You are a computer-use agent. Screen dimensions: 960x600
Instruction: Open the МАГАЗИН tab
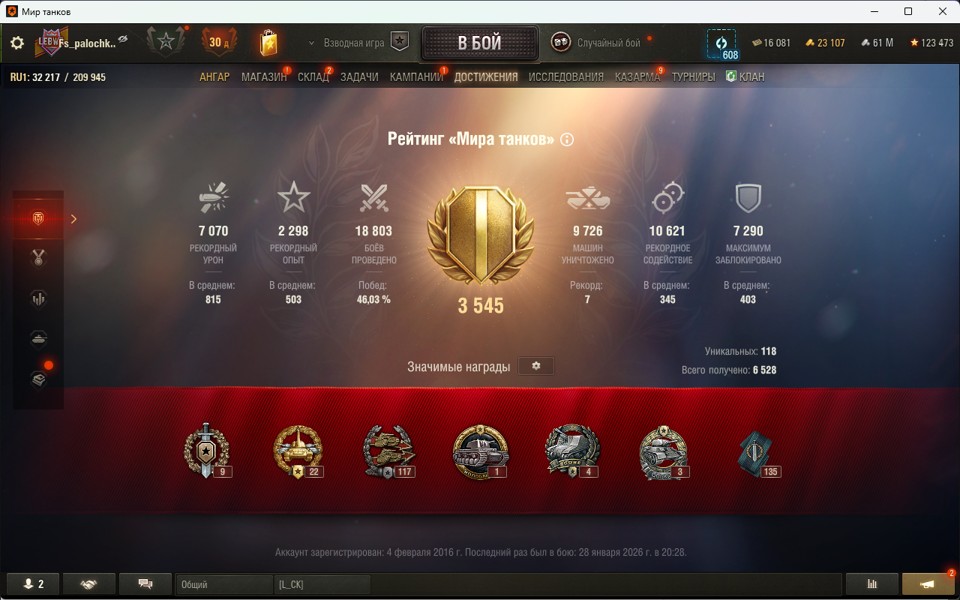(x=263, y=77)
